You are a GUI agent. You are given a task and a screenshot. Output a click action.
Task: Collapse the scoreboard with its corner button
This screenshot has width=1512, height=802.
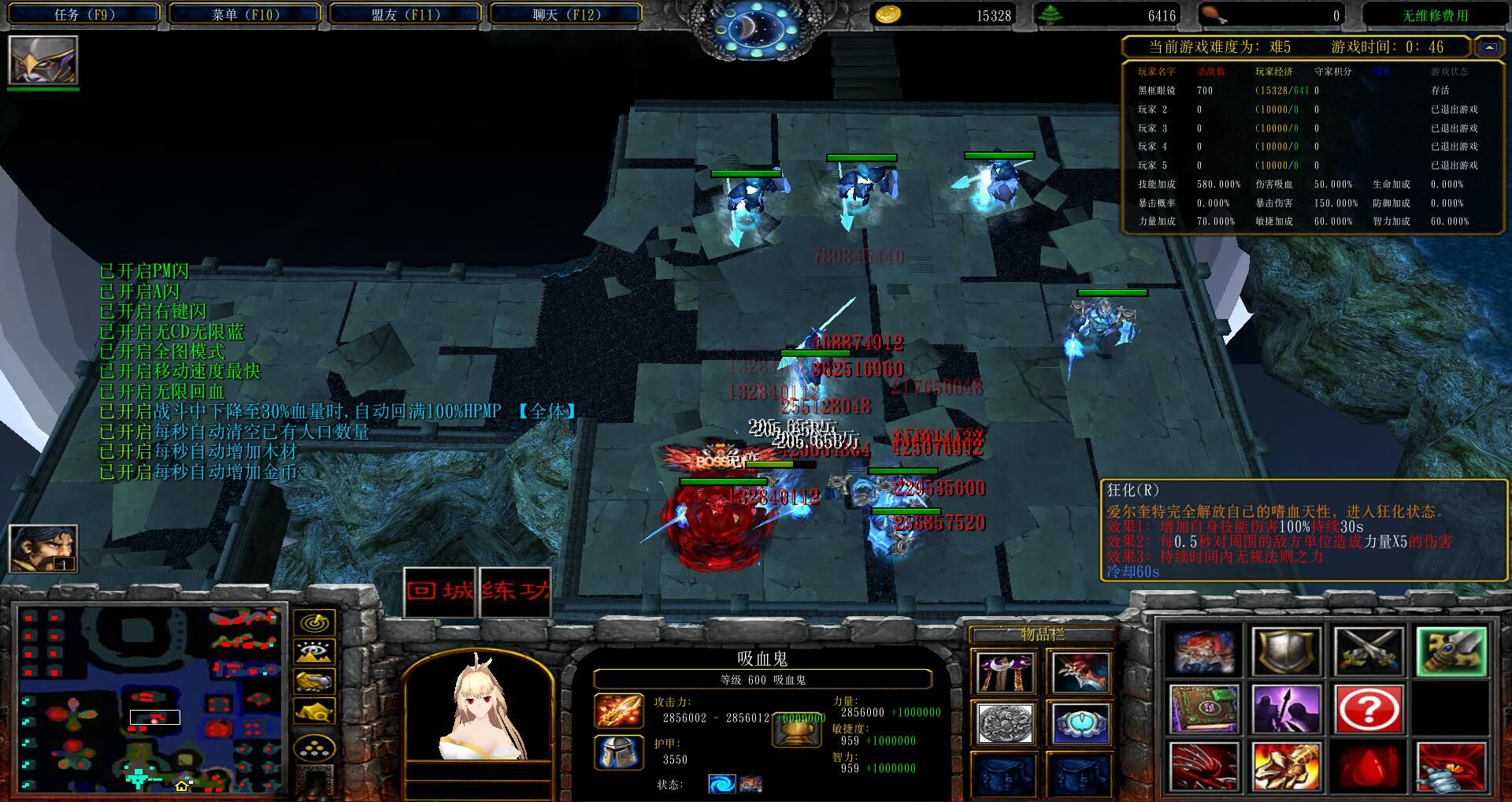click(1489, 47)
